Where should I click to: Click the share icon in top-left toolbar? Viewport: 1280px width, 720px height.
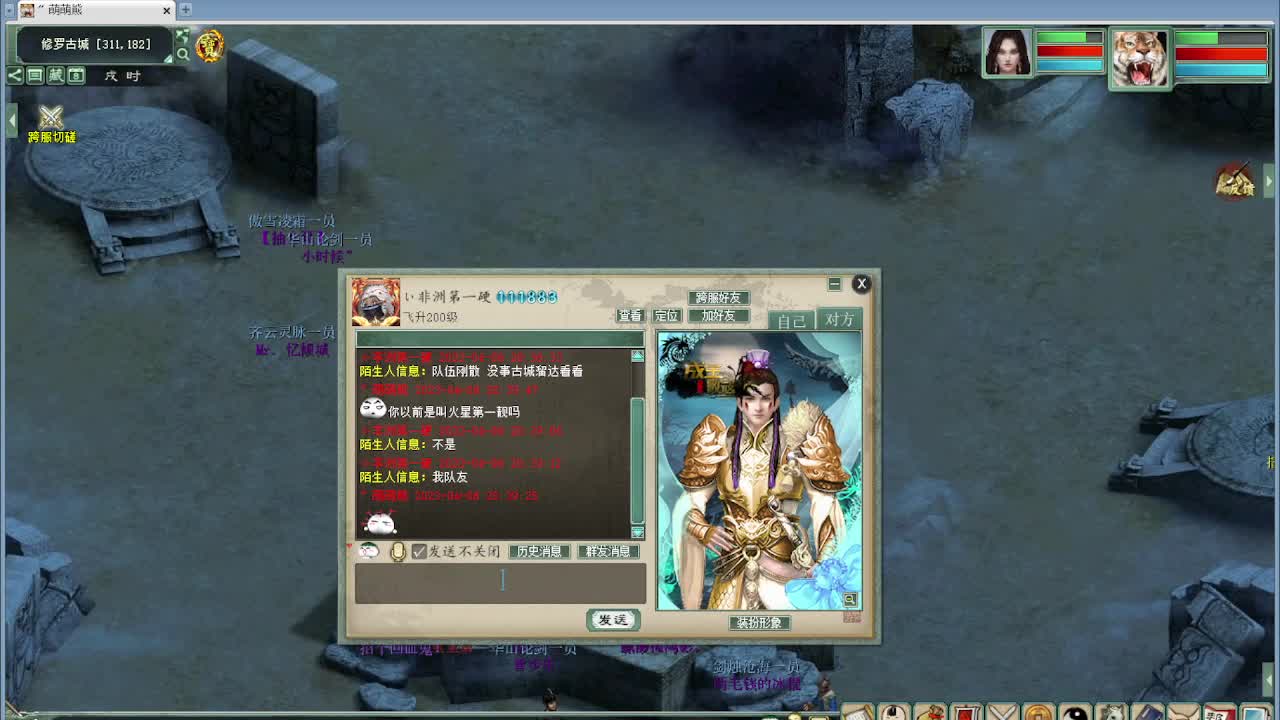click(x=14, y=75)
